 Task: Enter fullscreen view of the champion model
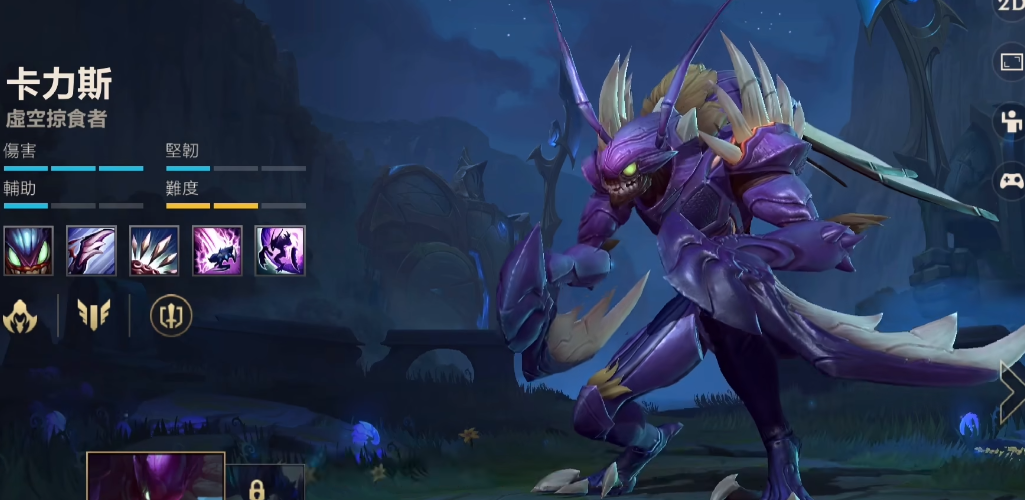(1010, 63)
